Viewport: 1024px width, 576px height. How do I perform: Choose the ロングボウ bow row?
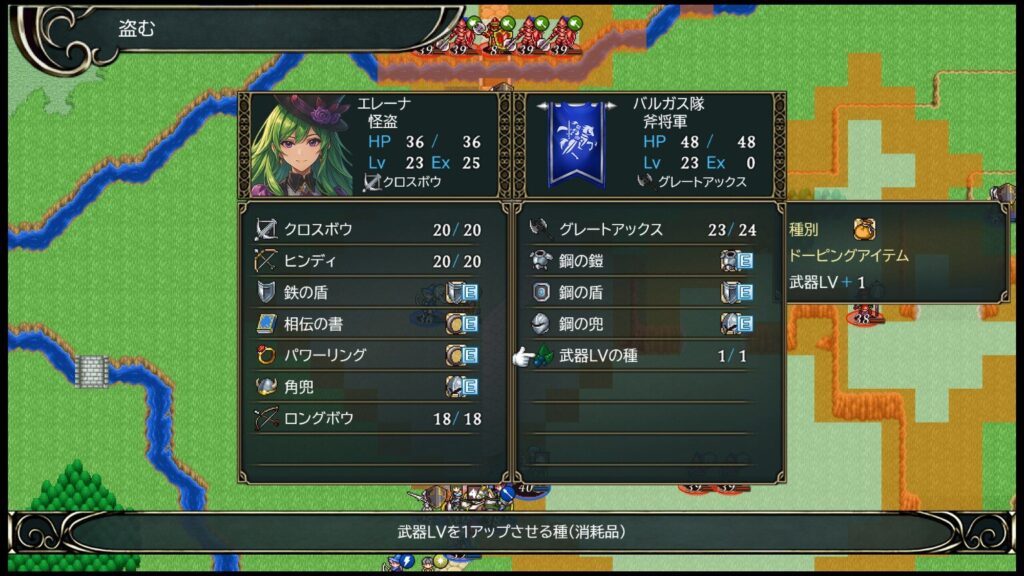click(x=367, y=418)
